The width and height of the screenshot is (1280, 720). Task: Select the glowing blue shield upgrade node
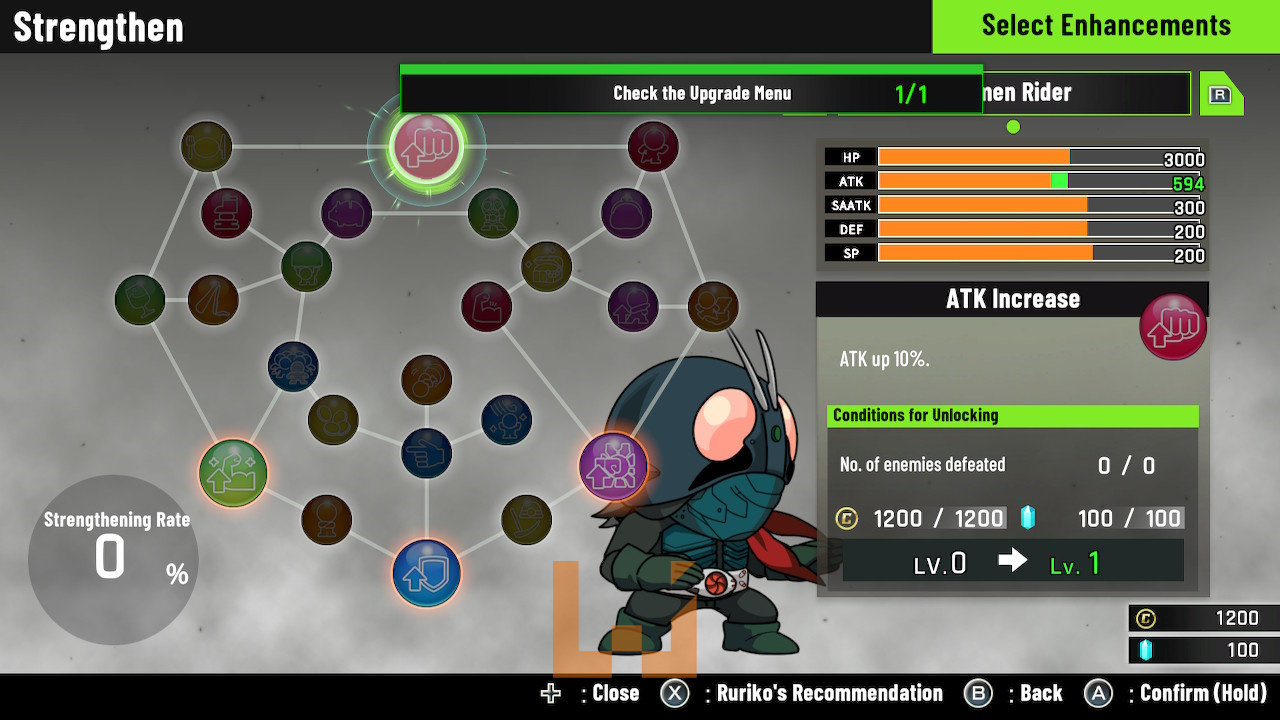[x=427, y=573]
